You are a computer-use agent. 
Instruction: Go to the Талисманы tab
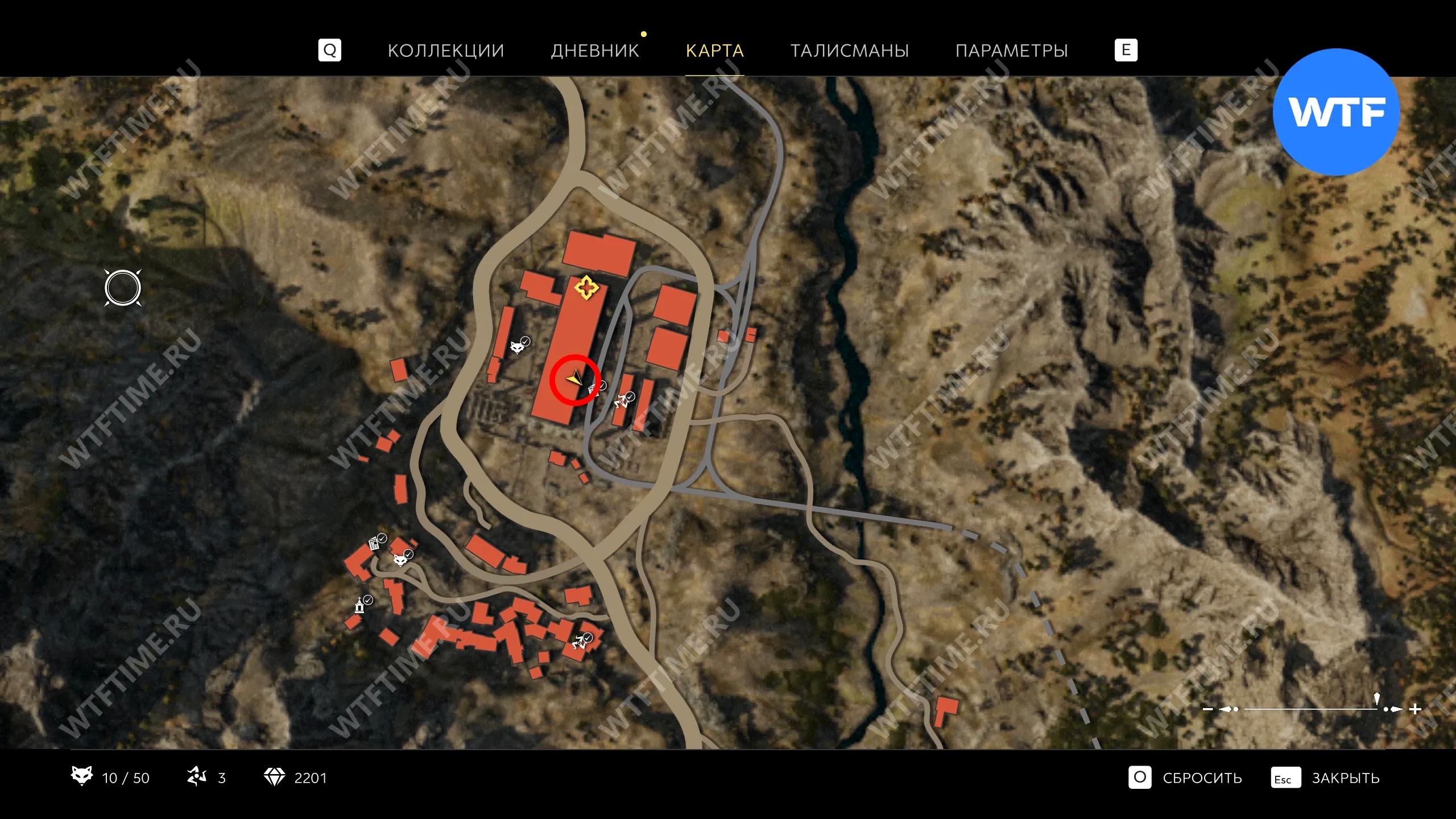[x=849, y=51]
